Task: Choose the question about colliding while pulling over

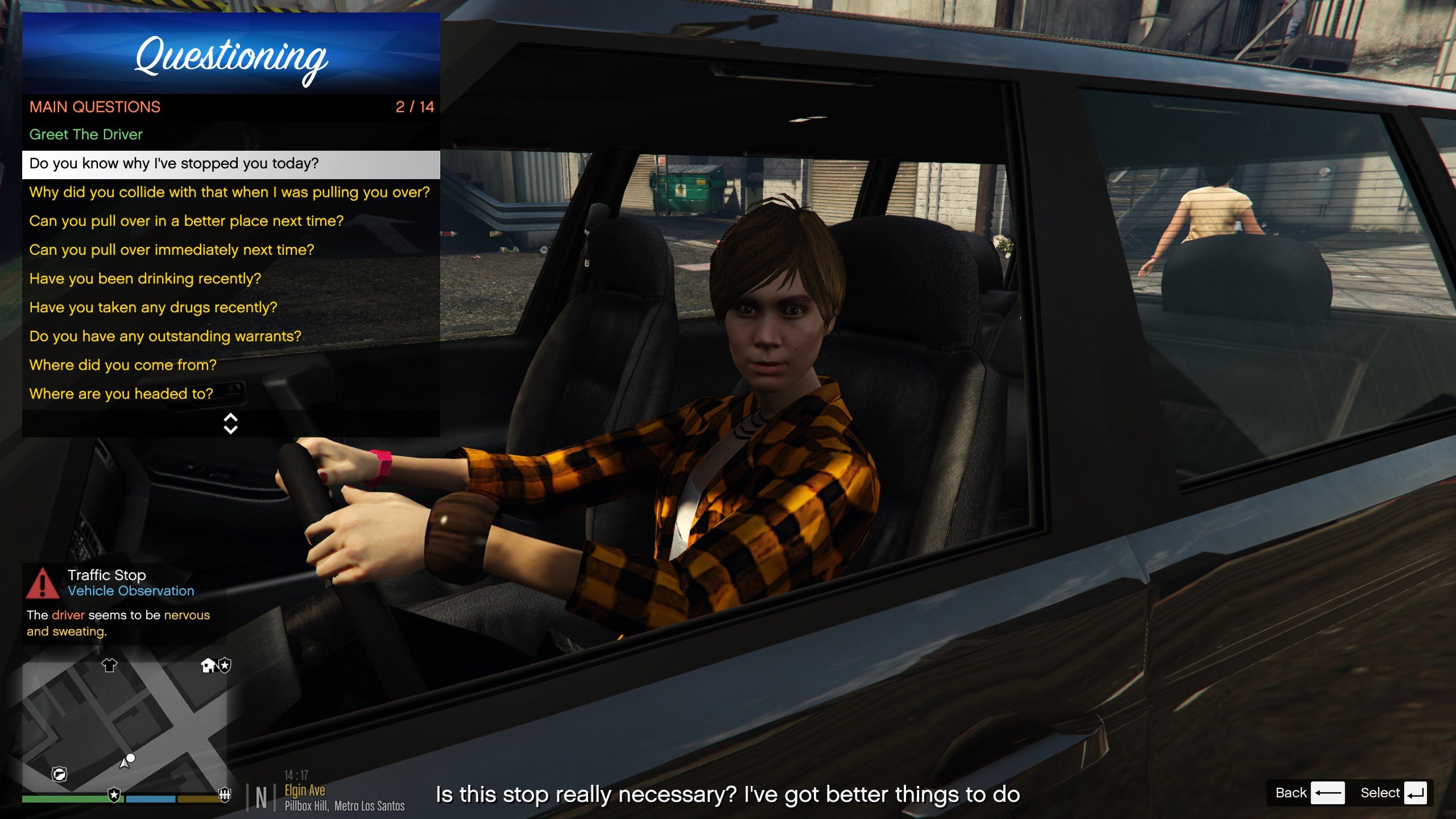Action: [229, 192]
